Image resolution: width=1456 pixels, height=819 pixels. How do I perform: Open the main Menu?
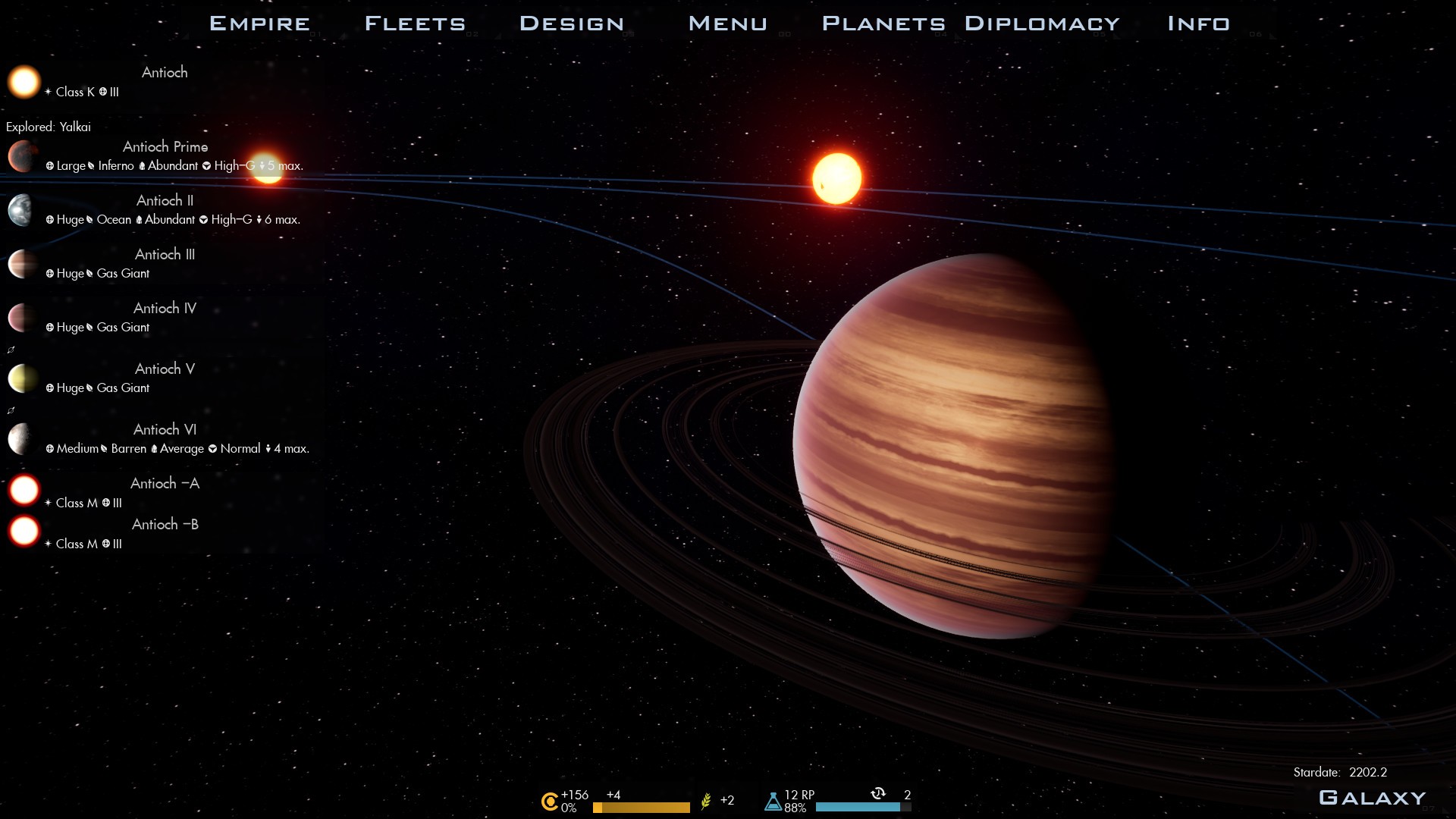(x=727, y=24)
